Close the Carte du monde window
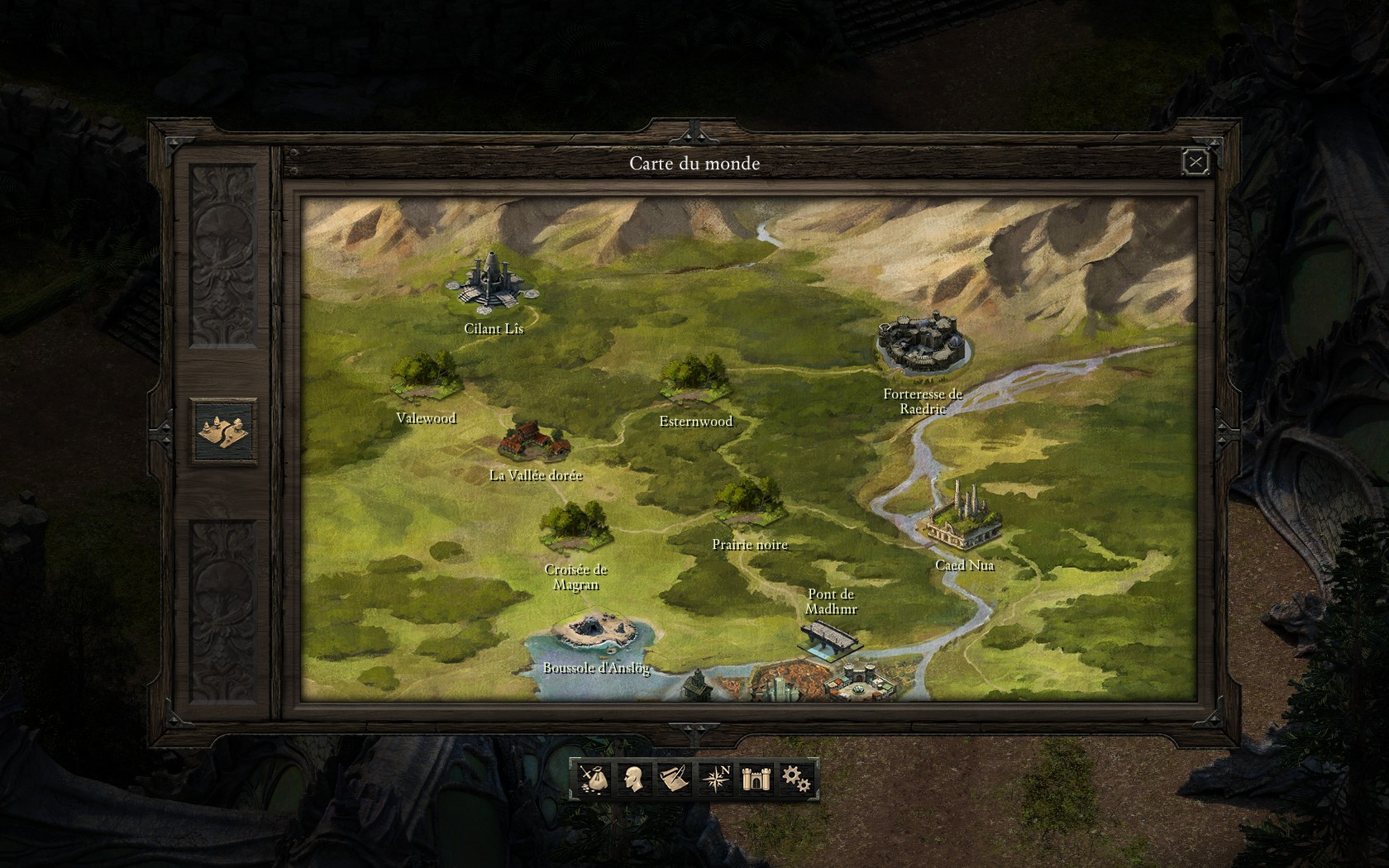Screen dimensions: 1389x868 click(x=1195, y=163)
